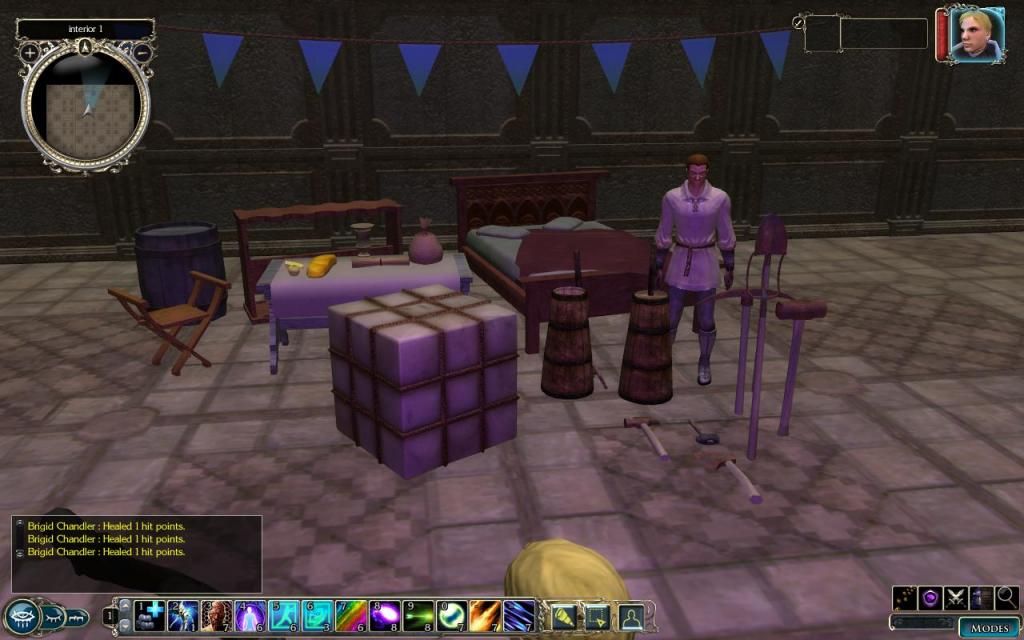Viewport: 1024px width, 640px height.
Task: Cast the purple orb spell in slot 8
Action: [385, 615]
